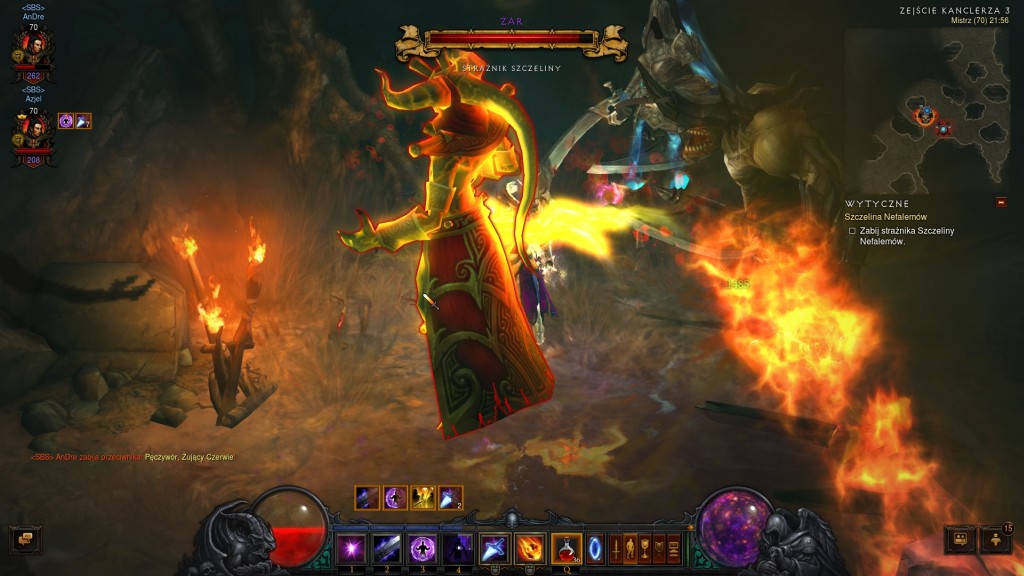Open the inventory with the character silhouette button
The image size is (1024, 576).
tap(630, 549)
